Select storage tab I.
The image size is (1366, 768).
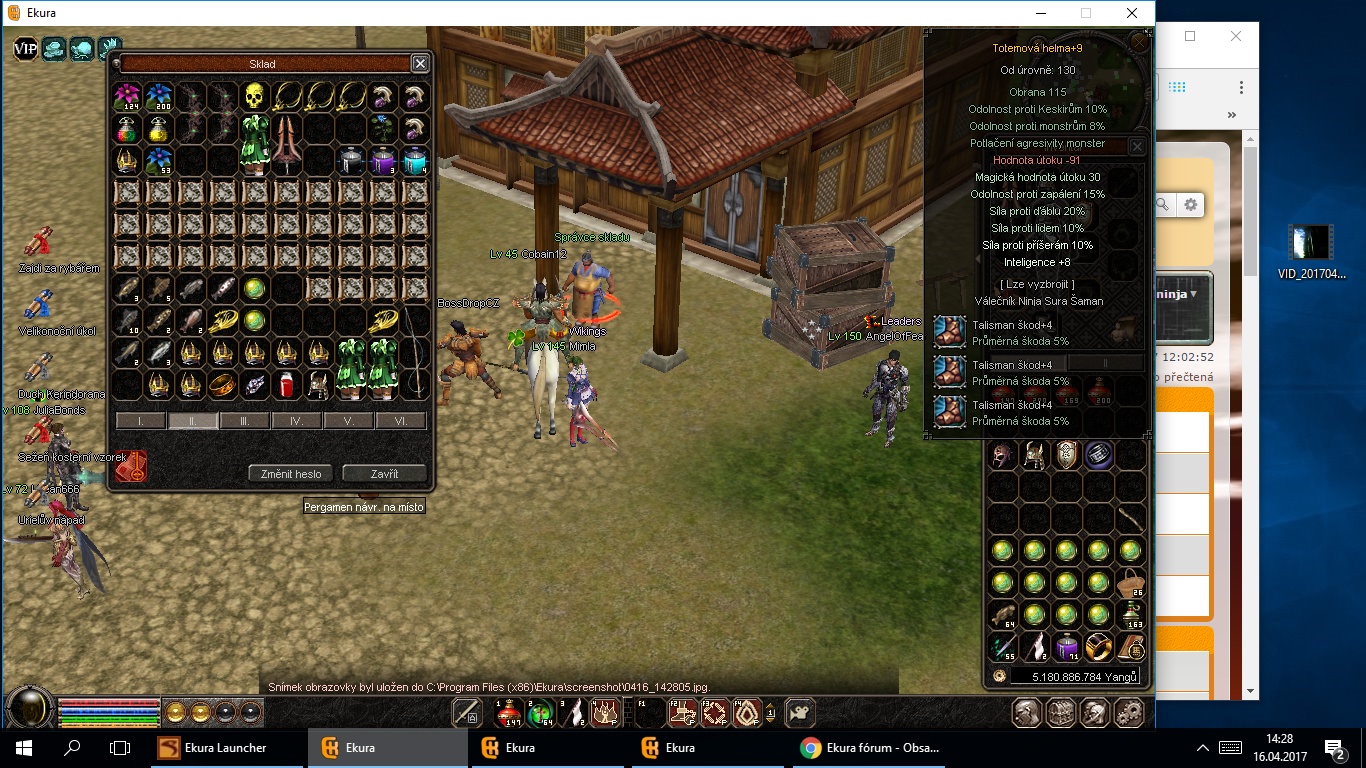(141, 421)
